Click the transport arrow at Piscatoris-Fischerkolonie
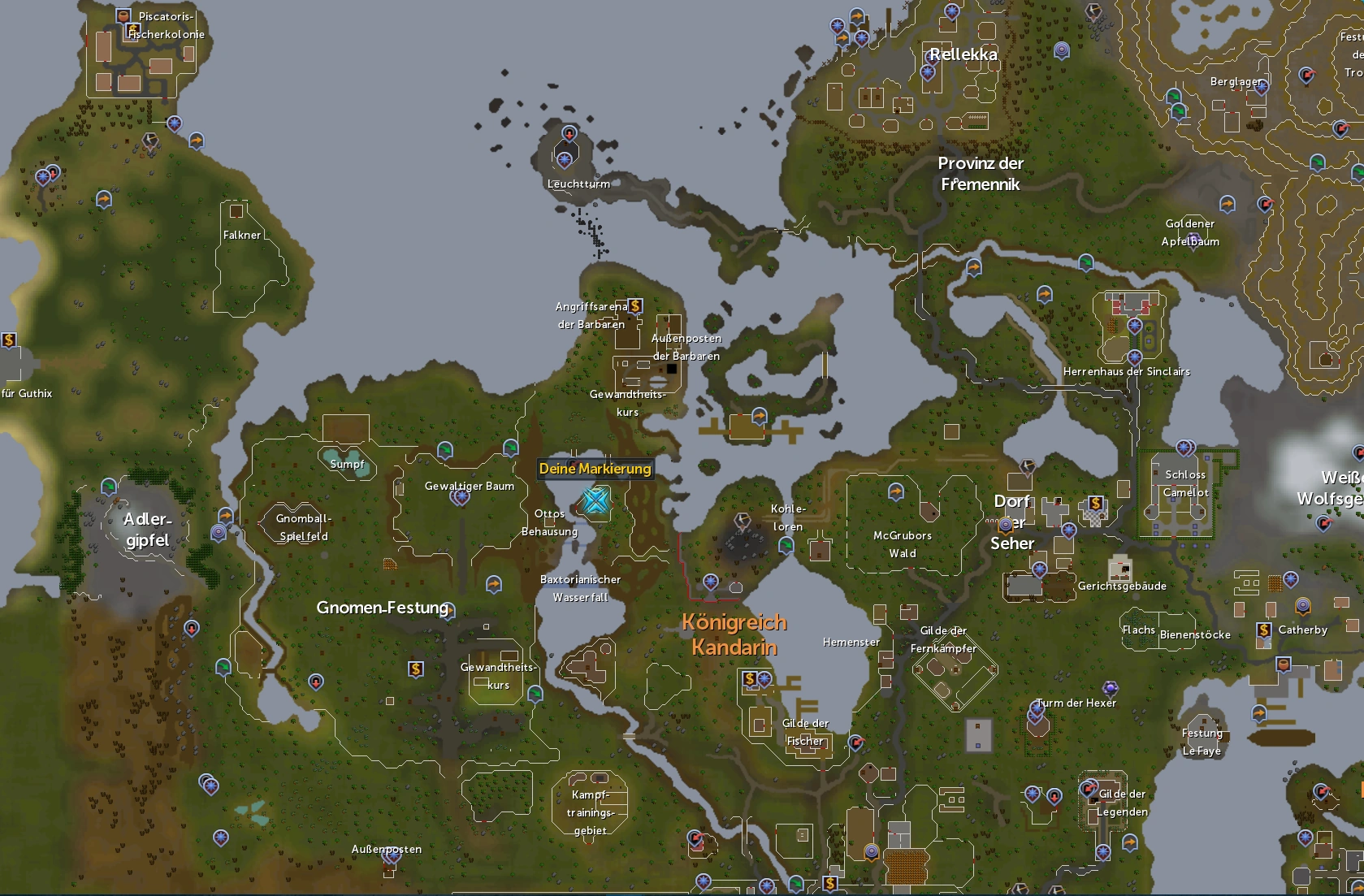1364x896 pixels. (x=197, y=141)
